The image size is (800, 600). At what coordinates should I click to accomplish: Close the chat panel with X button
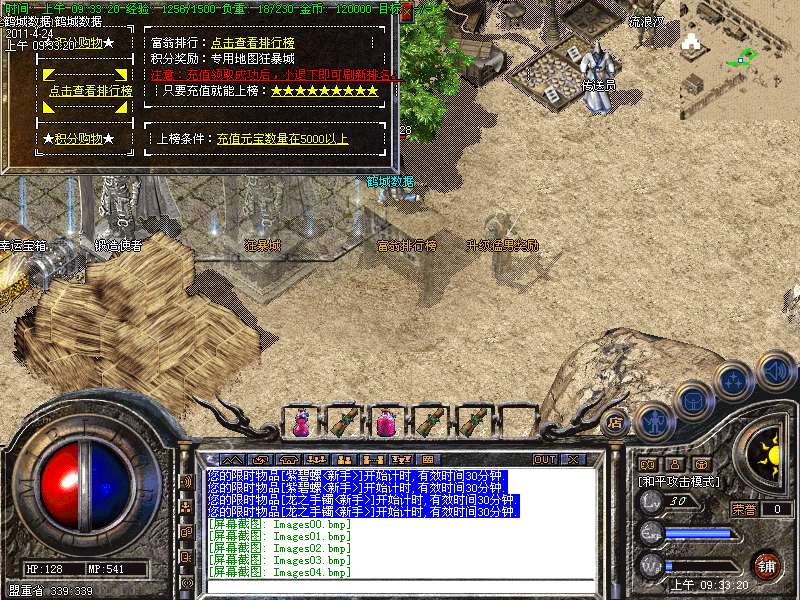572,459
